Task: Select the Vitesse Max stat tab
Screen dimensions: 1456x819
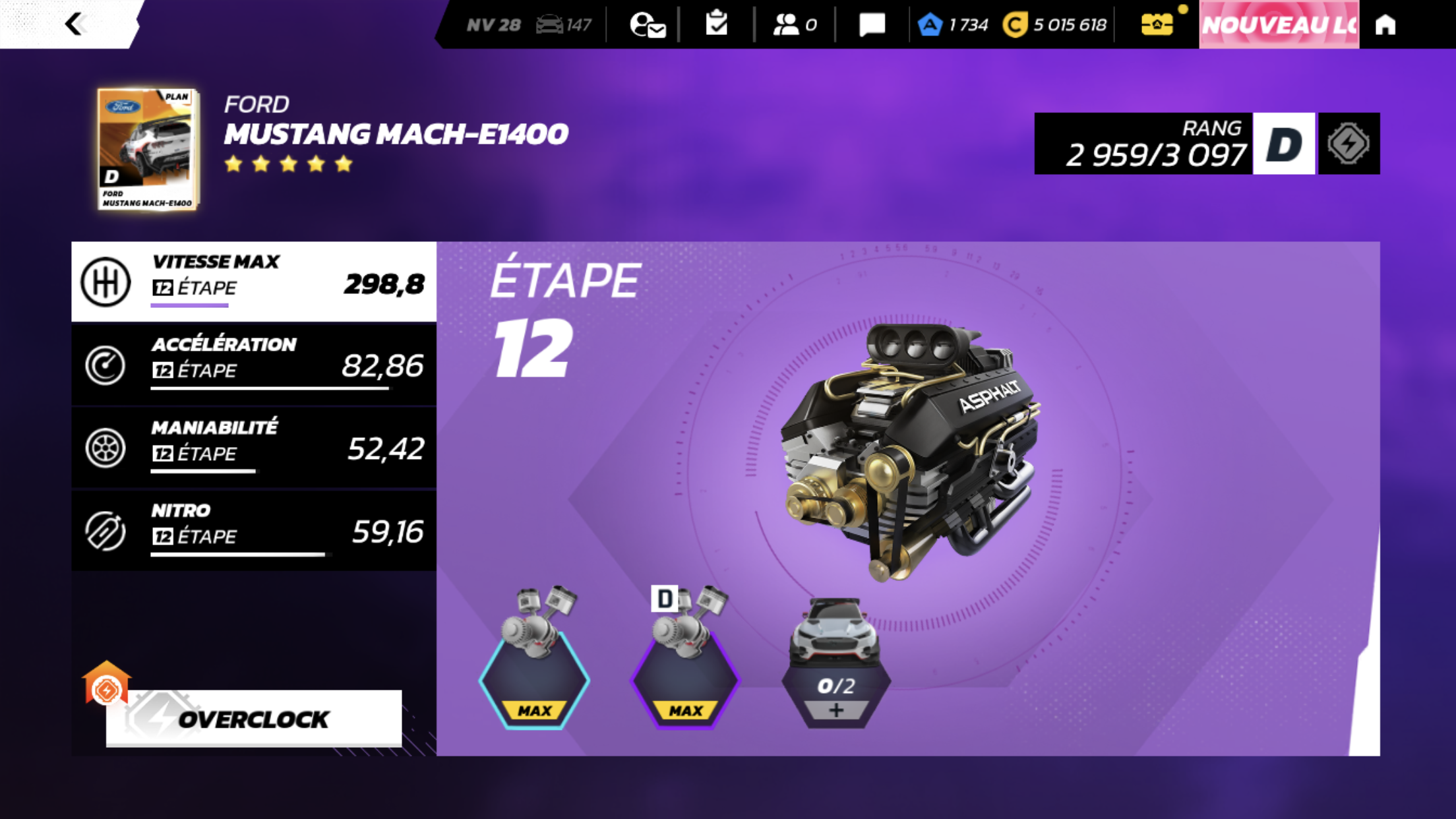Action: [254, 282]
